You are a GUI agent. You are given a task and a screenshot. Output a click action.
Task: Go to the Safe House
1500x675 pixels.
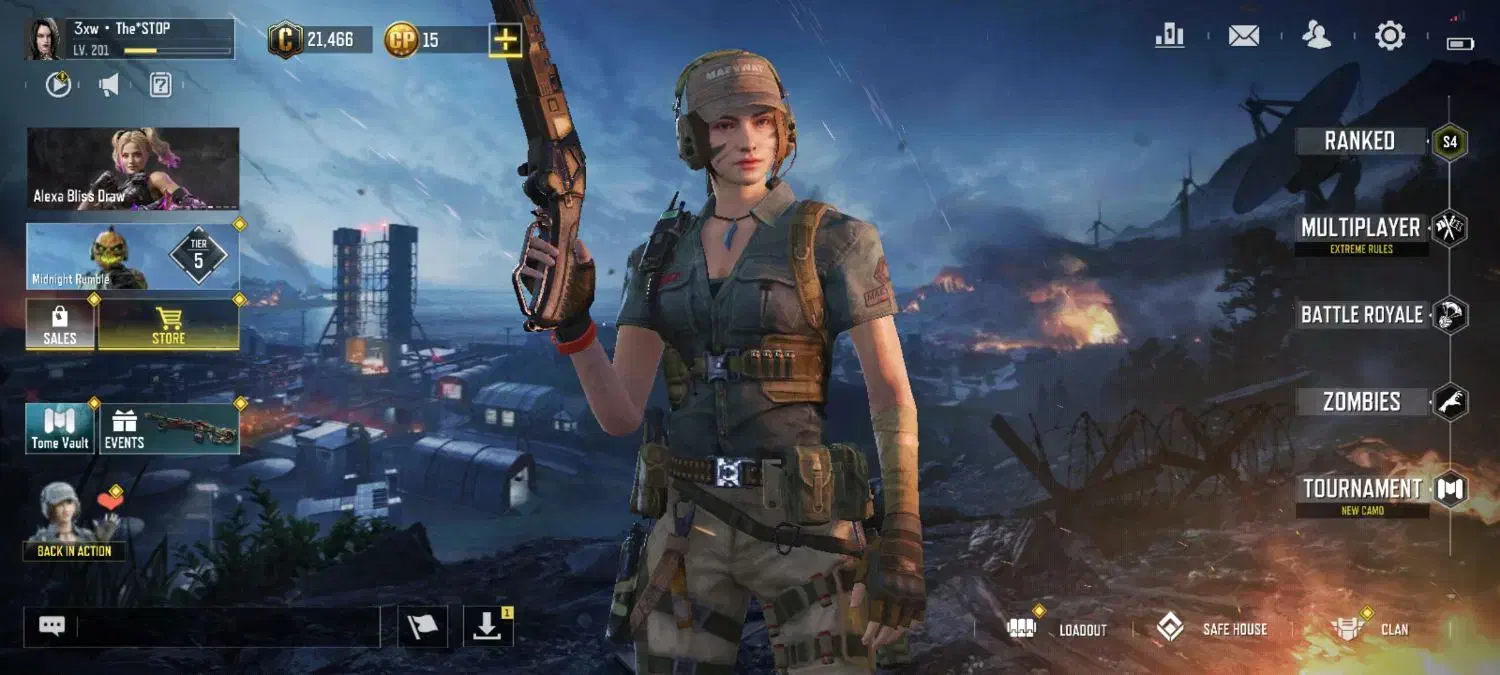(x=1212, y=629)
